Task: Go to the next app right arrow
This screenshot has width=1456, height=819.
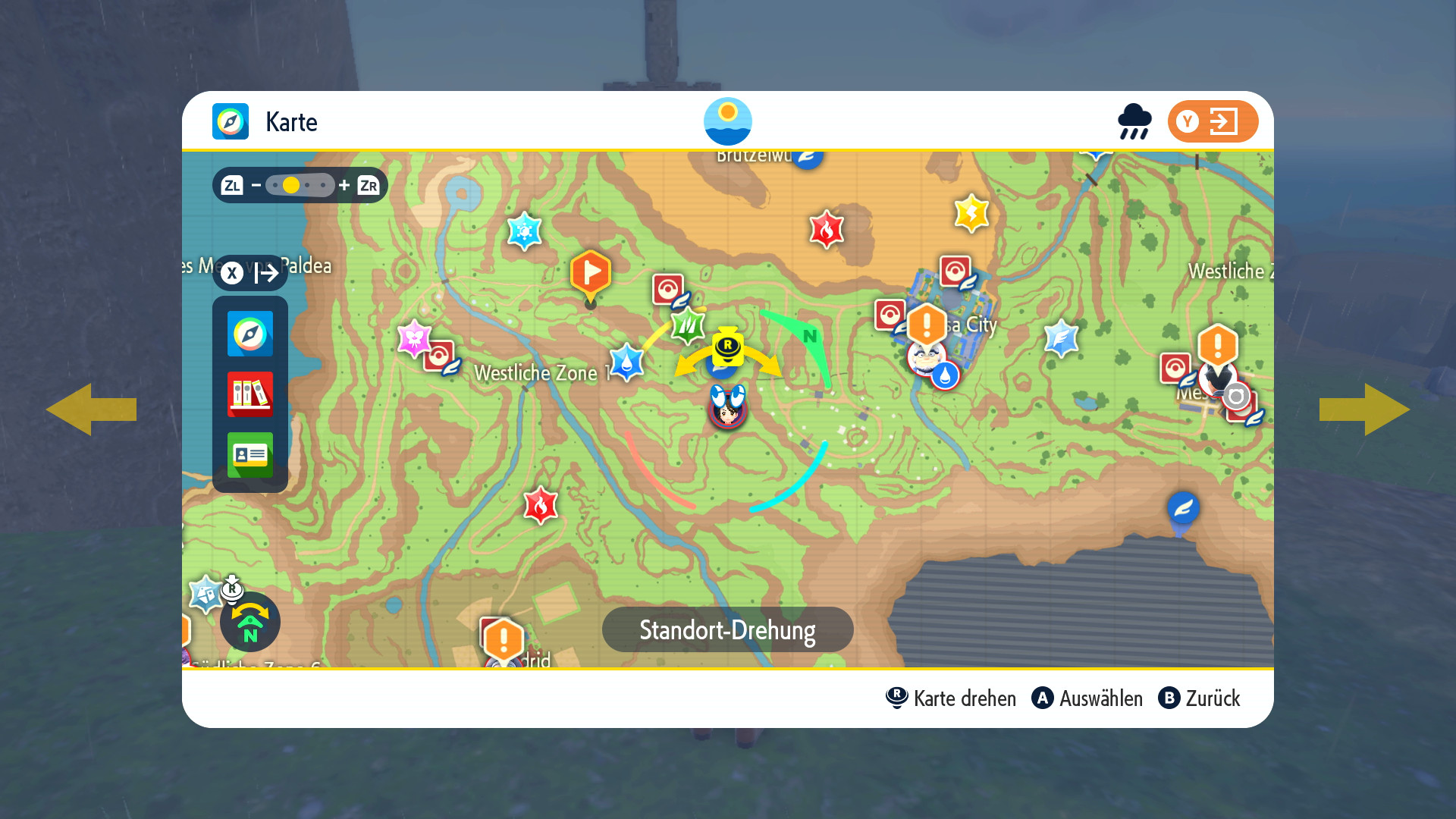Action: pyautogui.click(x=1364, y=409)
